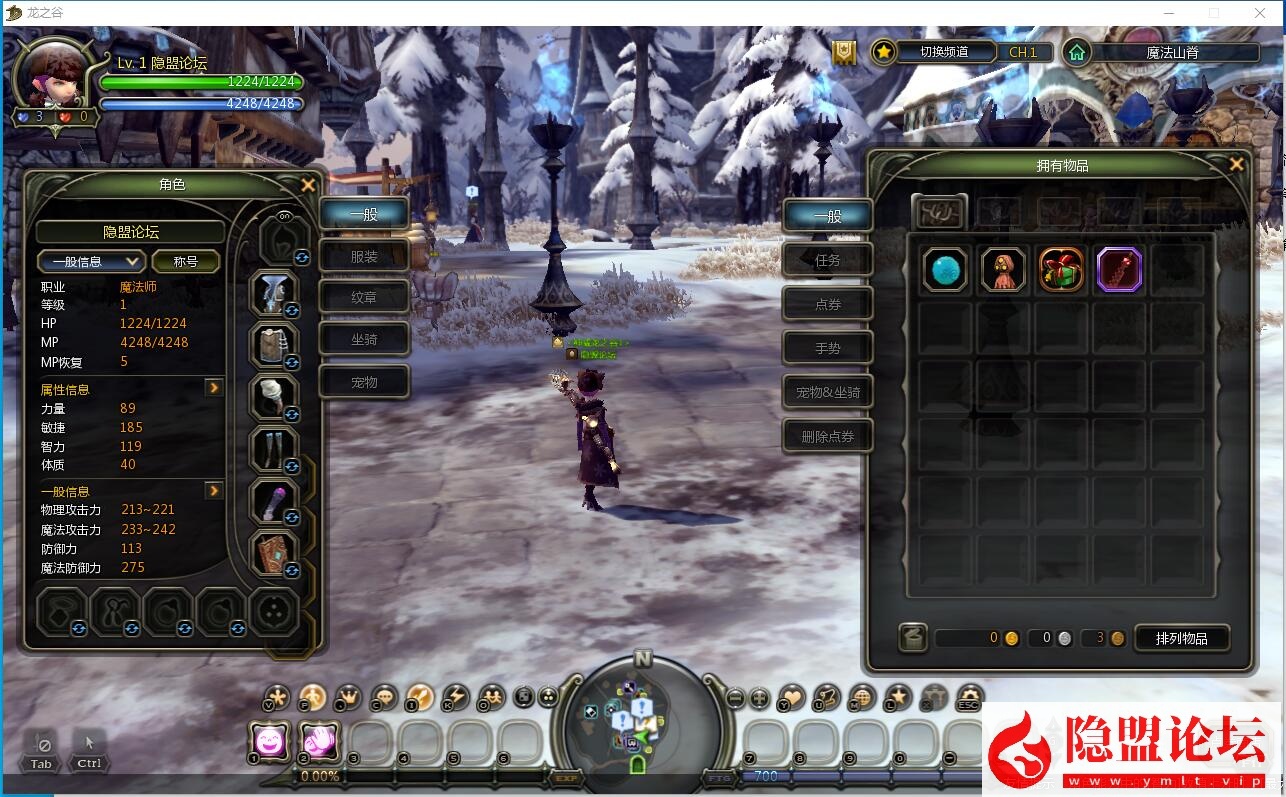This screenshot has height=797, width=1286.
Task: Select the gift box item slot
Action: (1061, 270)
